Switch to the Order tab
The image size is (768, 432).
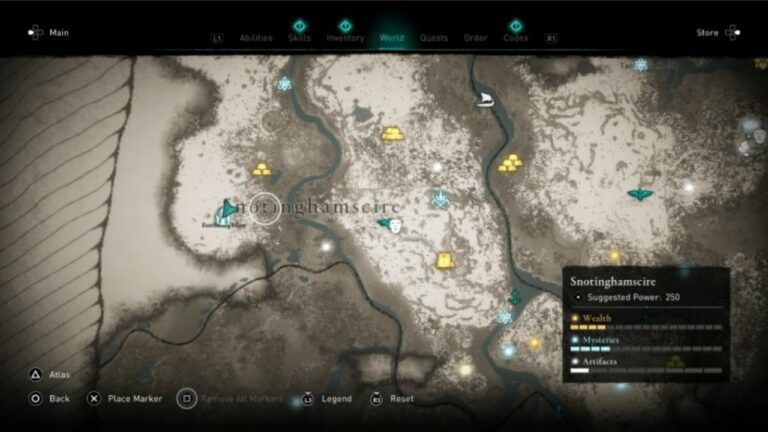pos(475,38)
